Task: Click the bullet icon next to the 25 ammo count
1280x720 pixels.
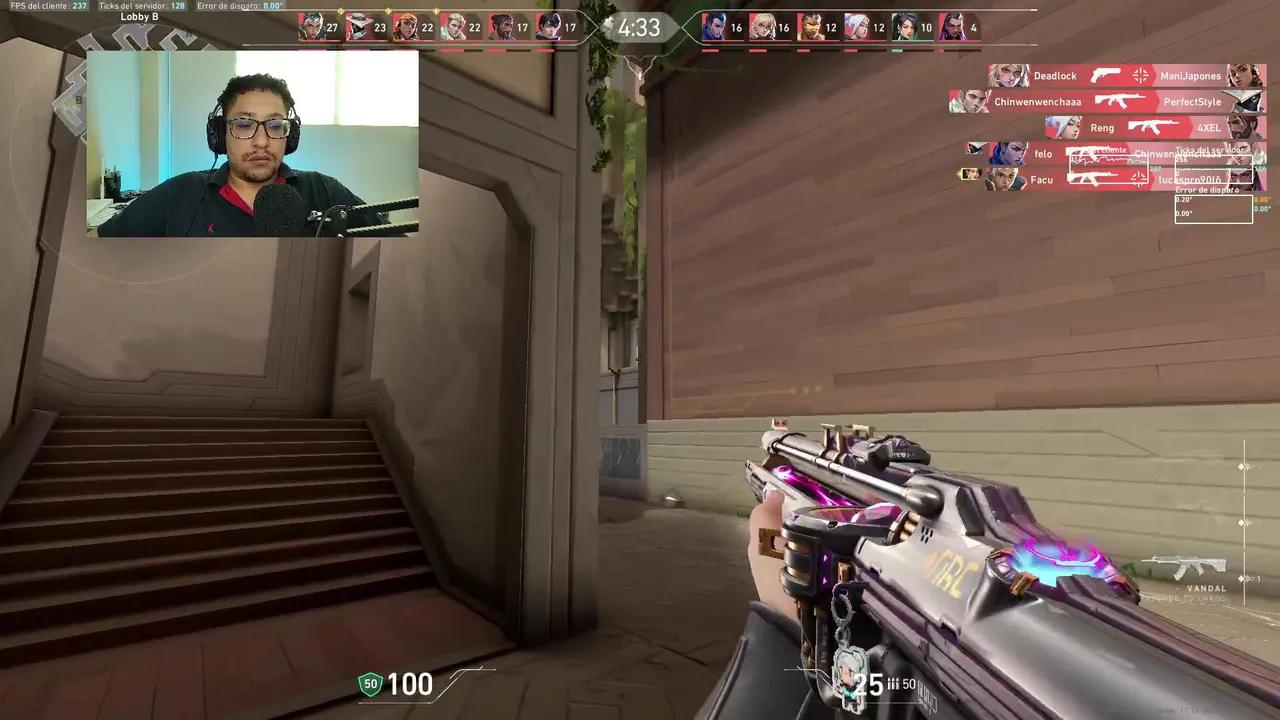Action: [893, 685]
